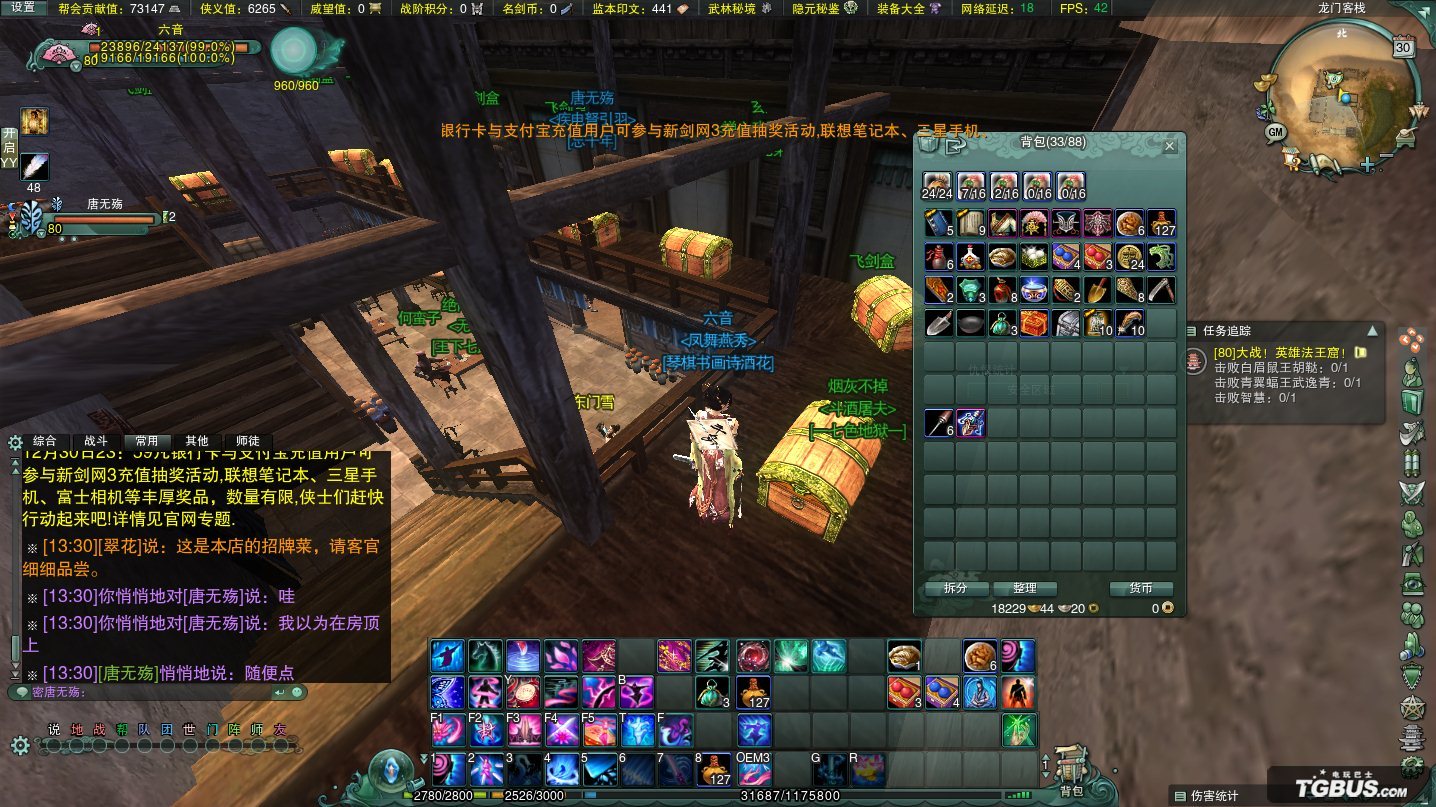Switch to the 综合 chat tab
Image resolution: width=1436 pixels, height=807 pixels.
[x=45, y=441]
